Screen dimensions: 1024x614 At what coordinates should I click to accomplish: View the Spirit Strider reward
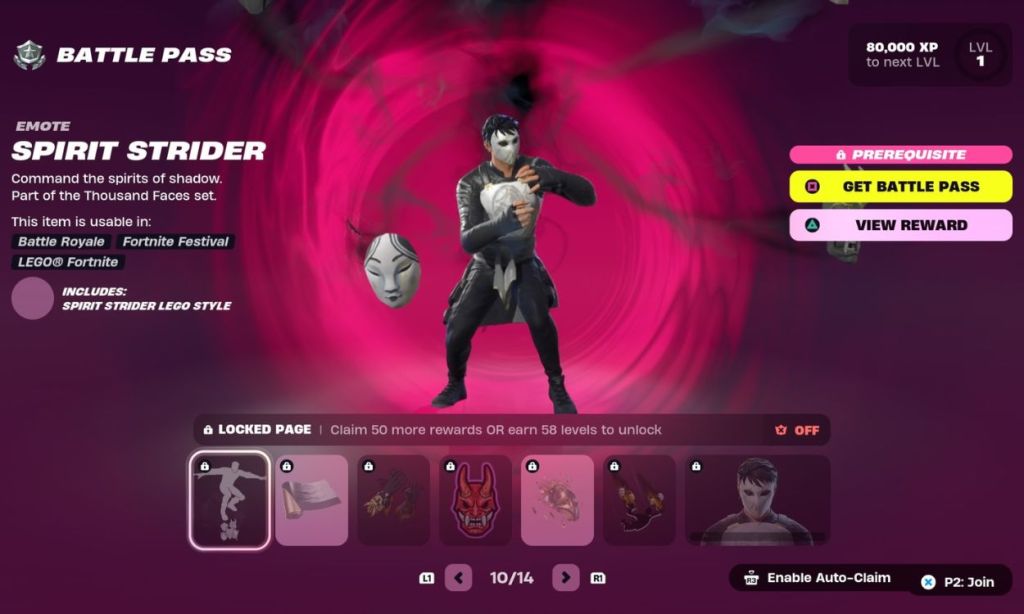click(x=900, y=225)
